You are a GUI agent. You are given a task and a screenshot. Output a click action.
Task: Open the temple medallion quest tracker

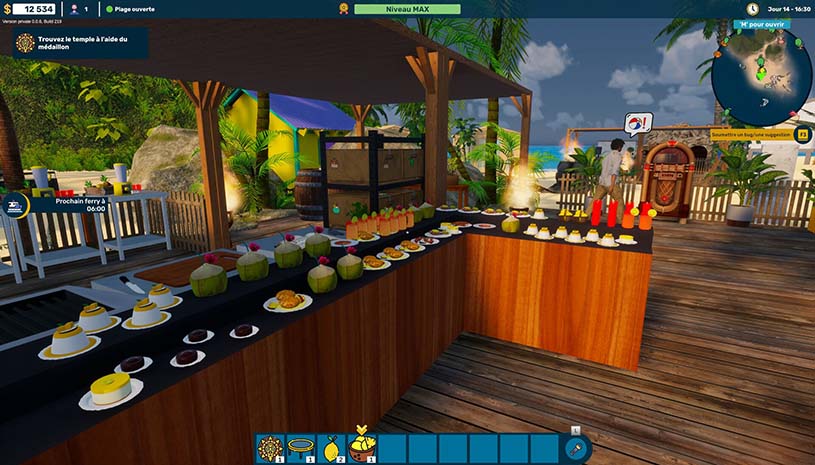pyautogui.click(x=80, y=43)
